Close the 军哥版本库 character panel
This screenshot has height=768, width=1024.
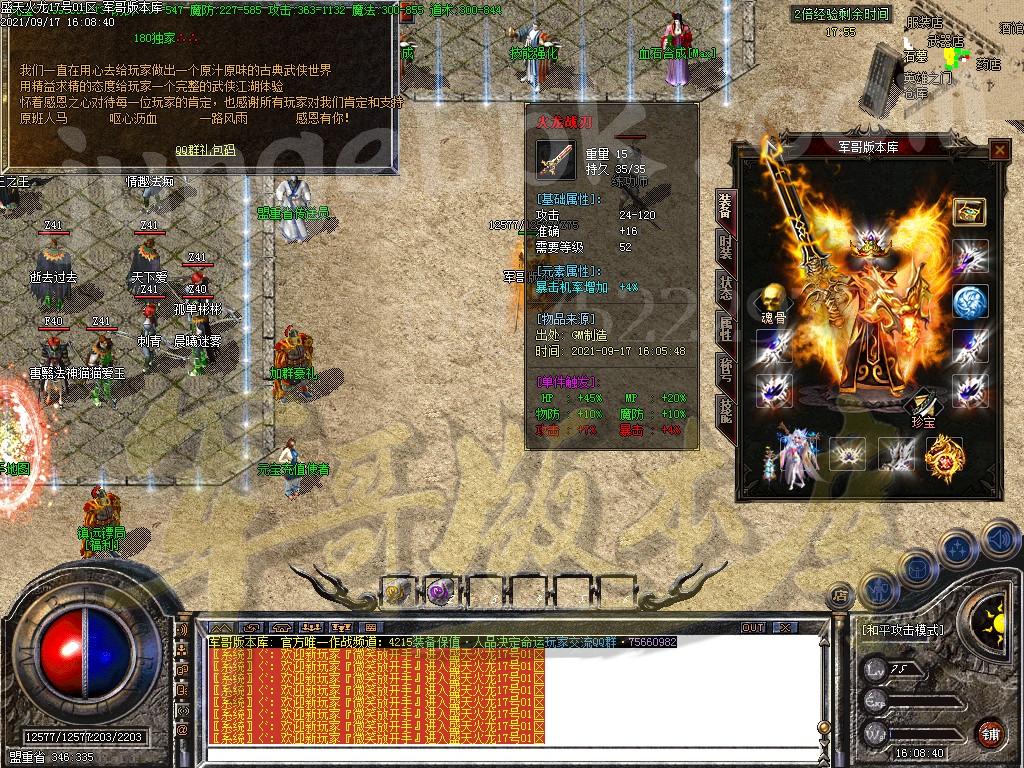click(x=998, y=150)
